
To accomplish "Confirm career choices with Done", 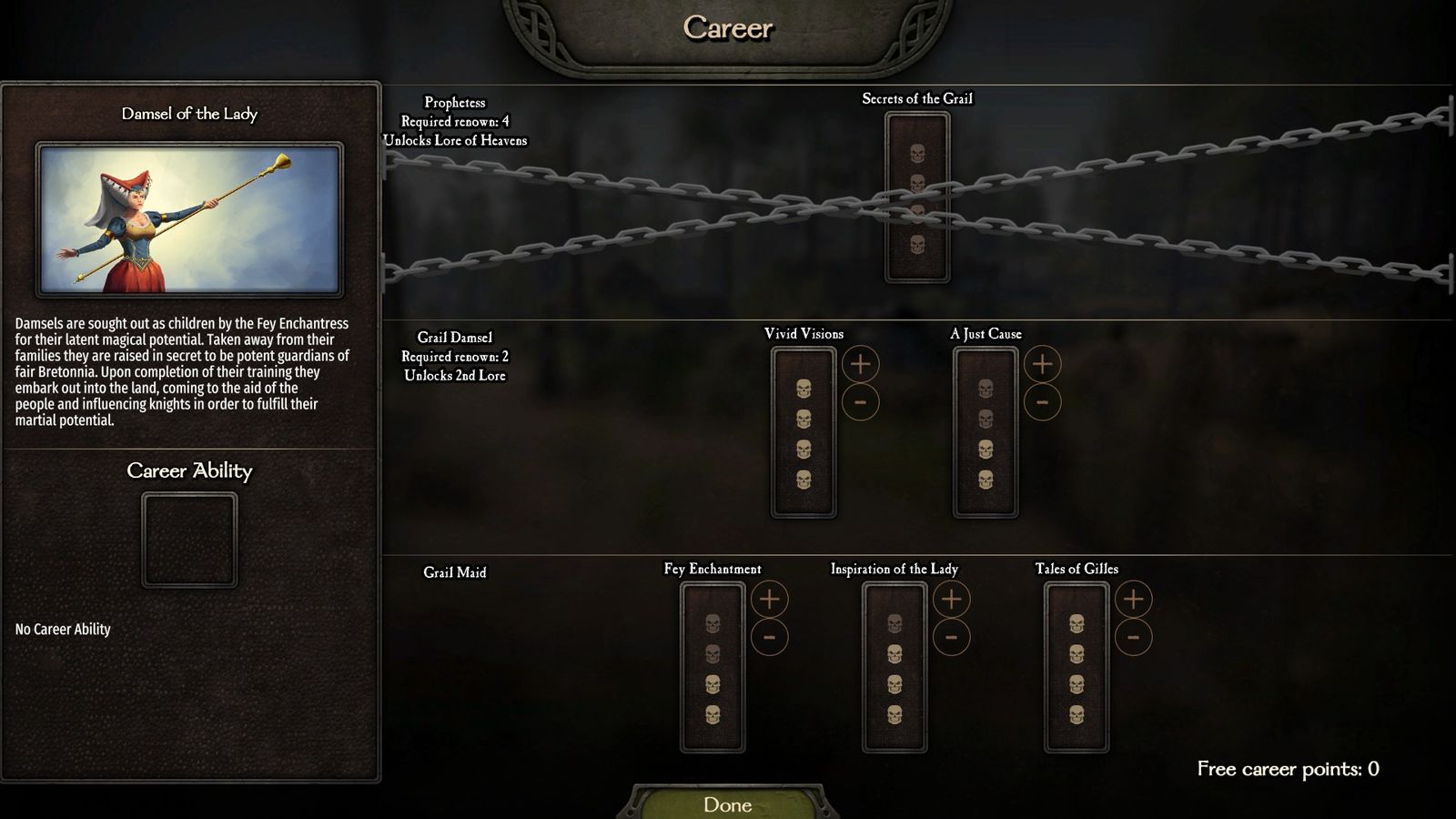I will click(x=728, y=804).
